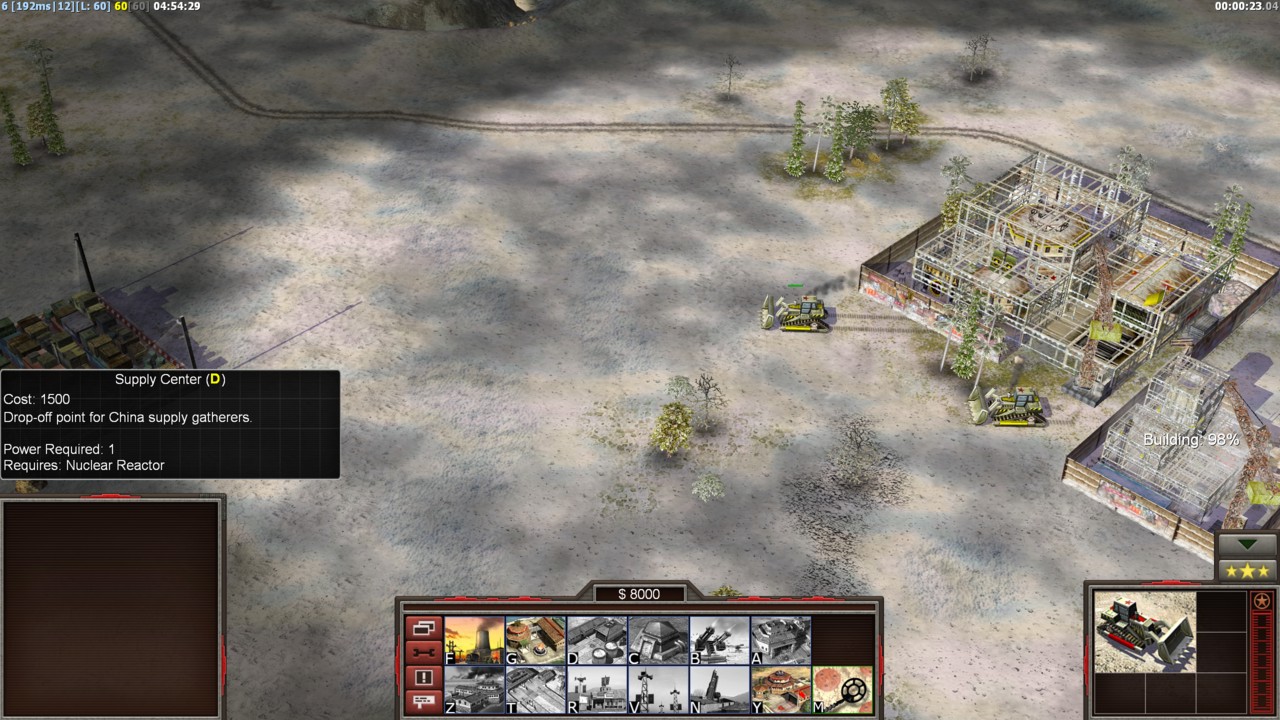Select the Propaganda Center icon (R)

coord(597,690)
